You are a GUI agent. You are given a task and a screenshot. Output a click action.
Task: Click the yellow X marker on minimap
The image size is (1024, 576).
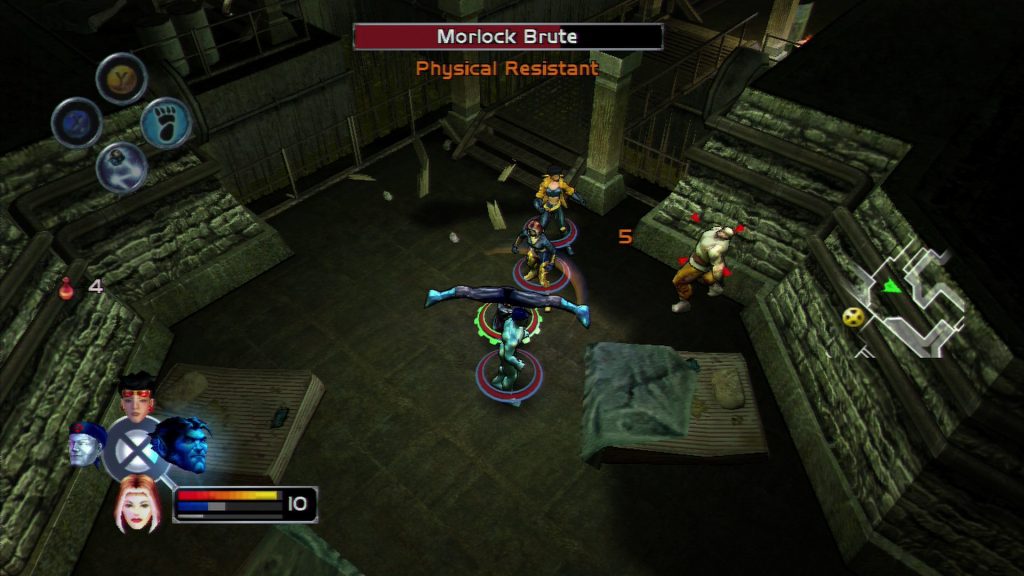853,316
